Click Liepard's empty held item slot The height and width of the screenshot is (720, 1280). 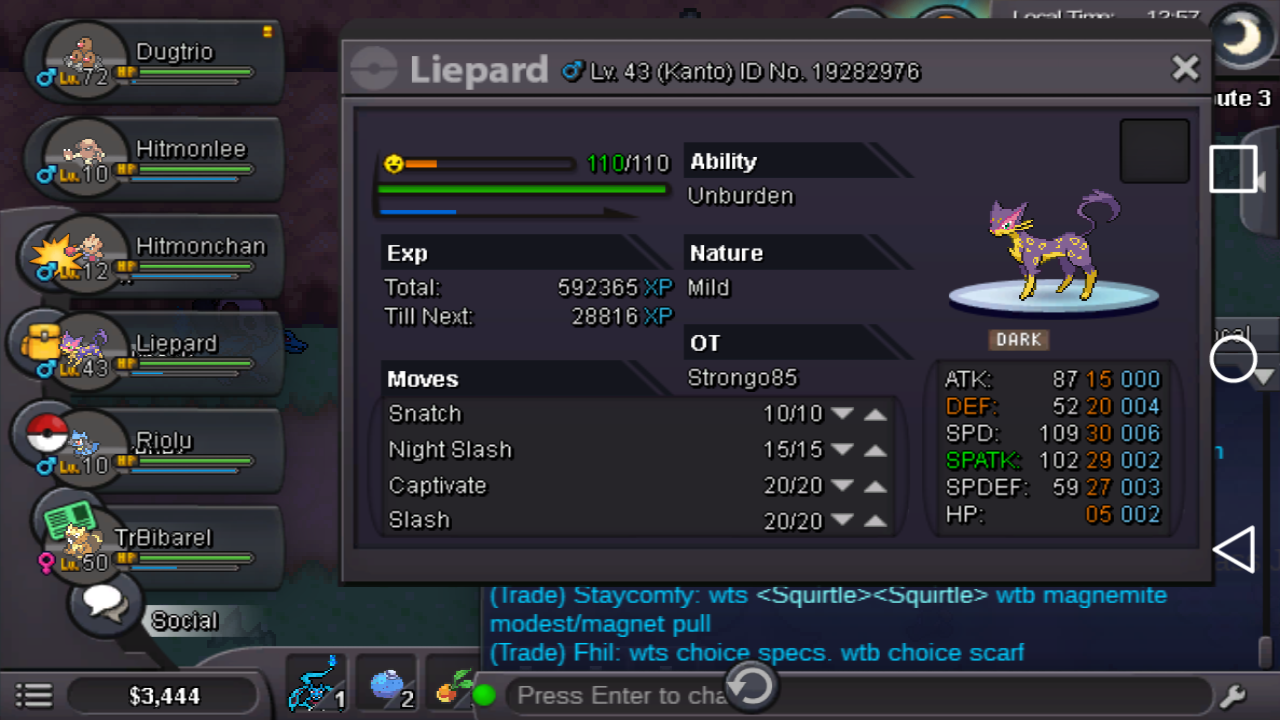tap(1154, 152)
